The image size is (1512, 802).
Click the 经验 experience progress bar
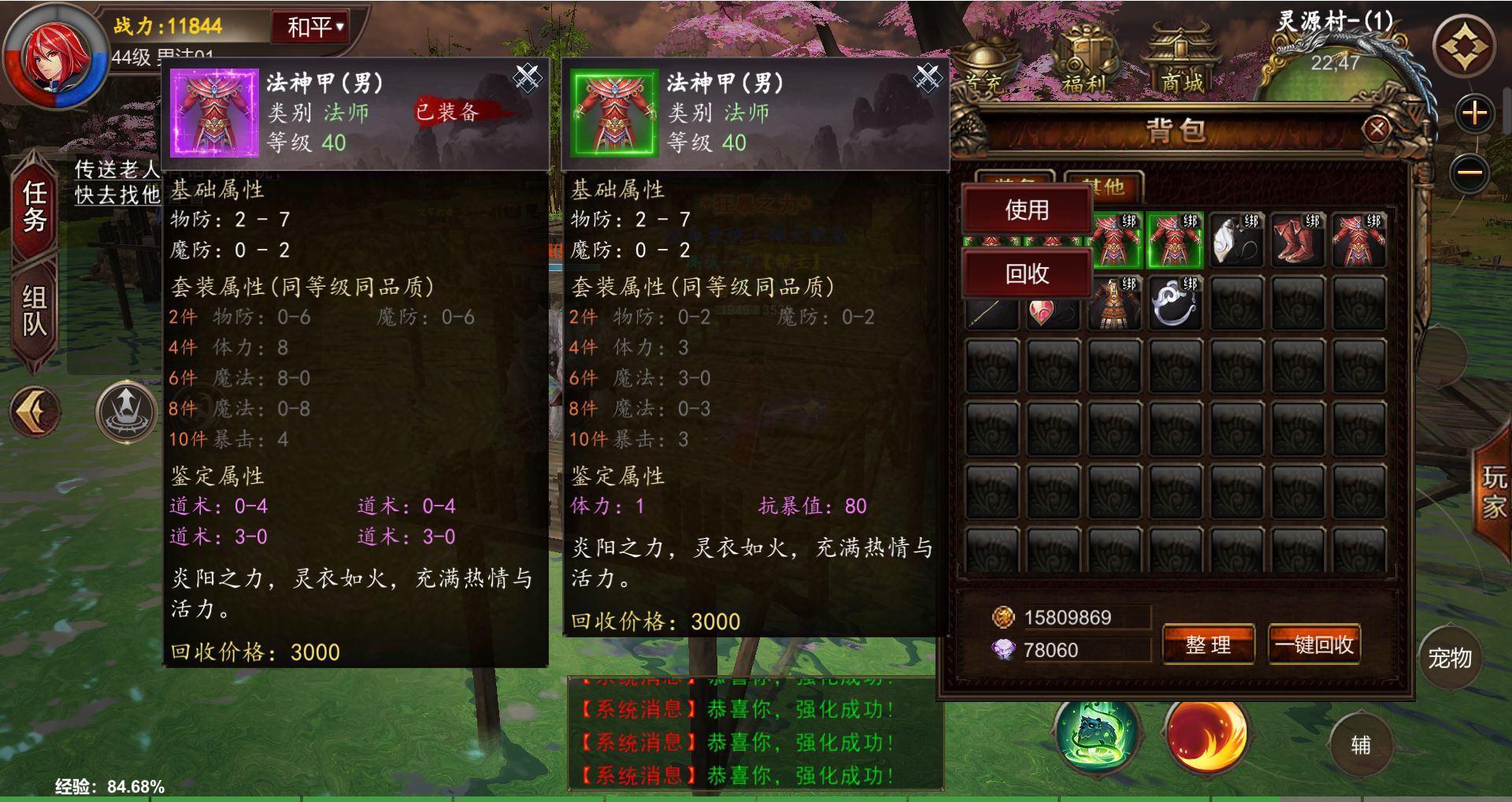110,785
